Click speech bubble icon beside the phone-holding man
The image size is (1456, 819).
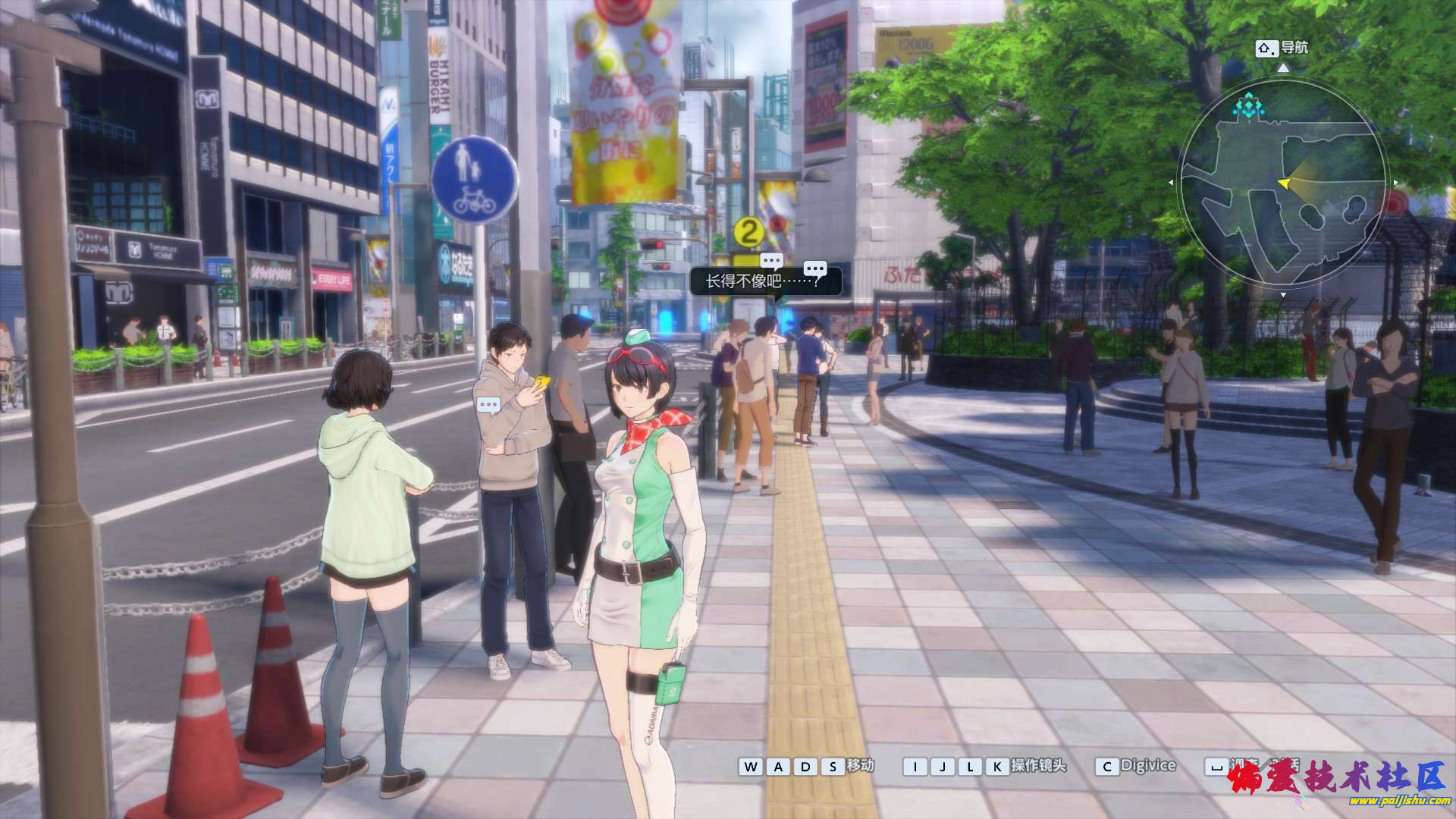coord(489,406)
